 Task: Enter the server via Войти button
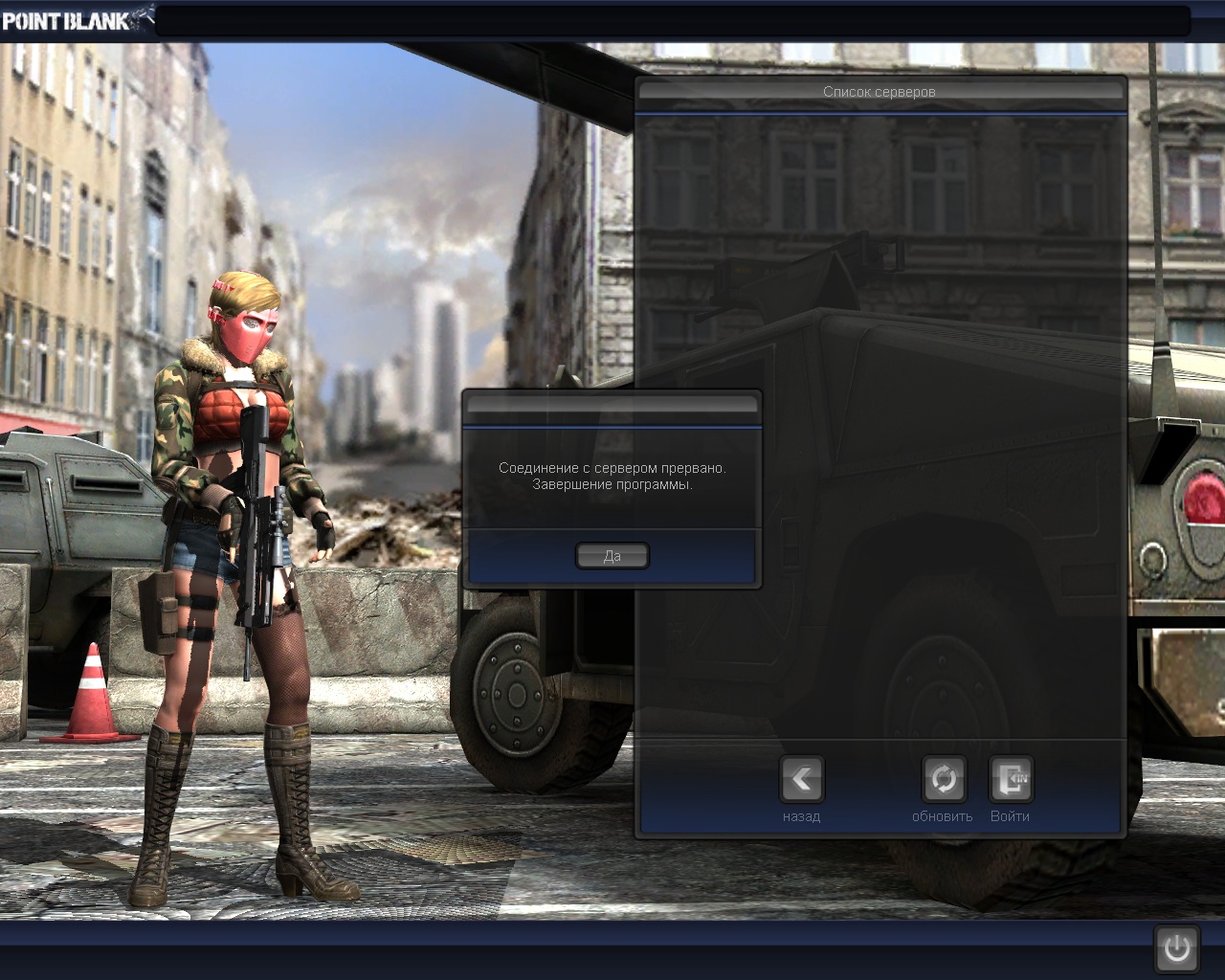click(1011, 780)
